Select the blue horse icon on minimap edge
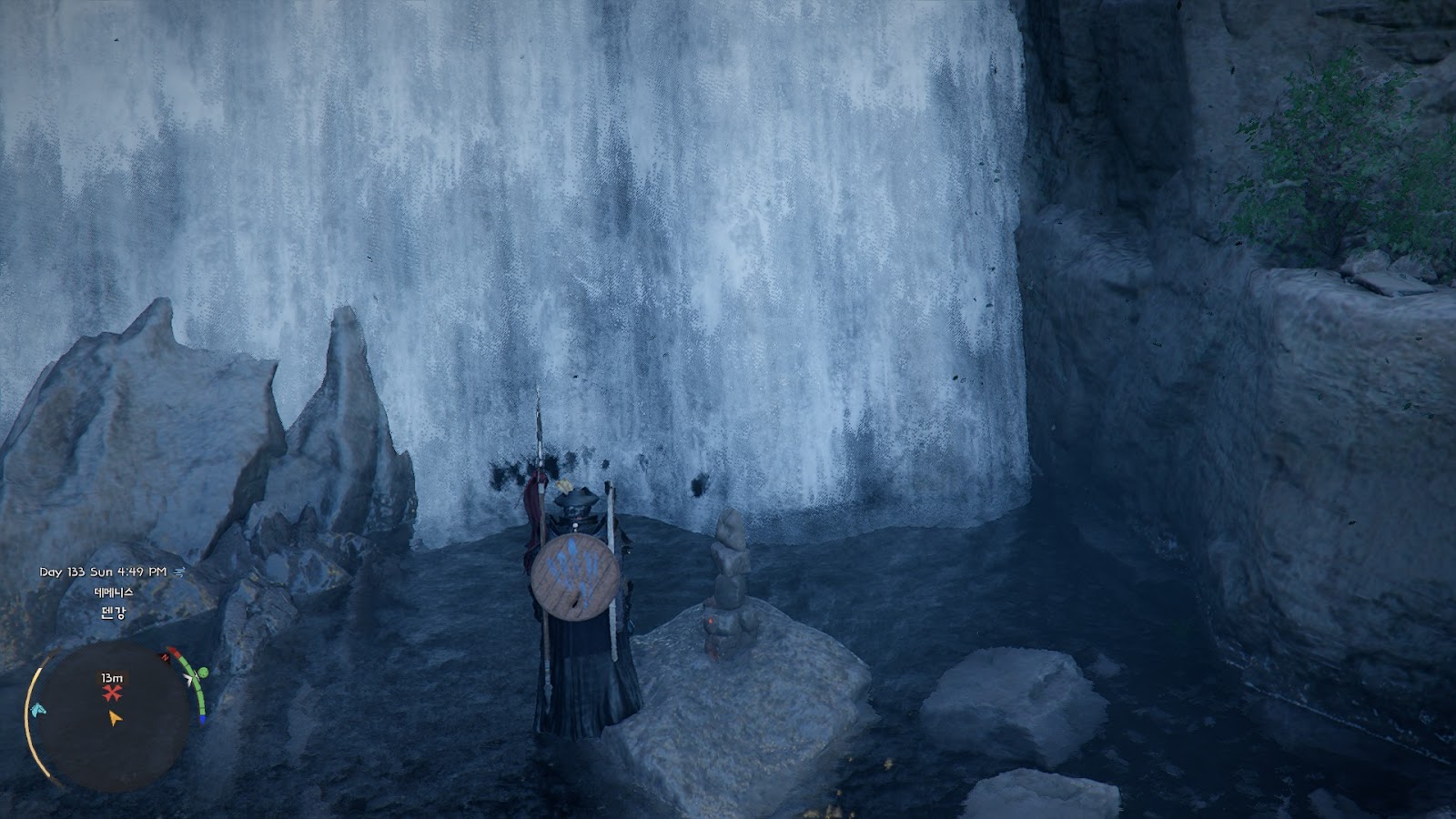The width and height of the screenshot is (1456, 819). 37,709
